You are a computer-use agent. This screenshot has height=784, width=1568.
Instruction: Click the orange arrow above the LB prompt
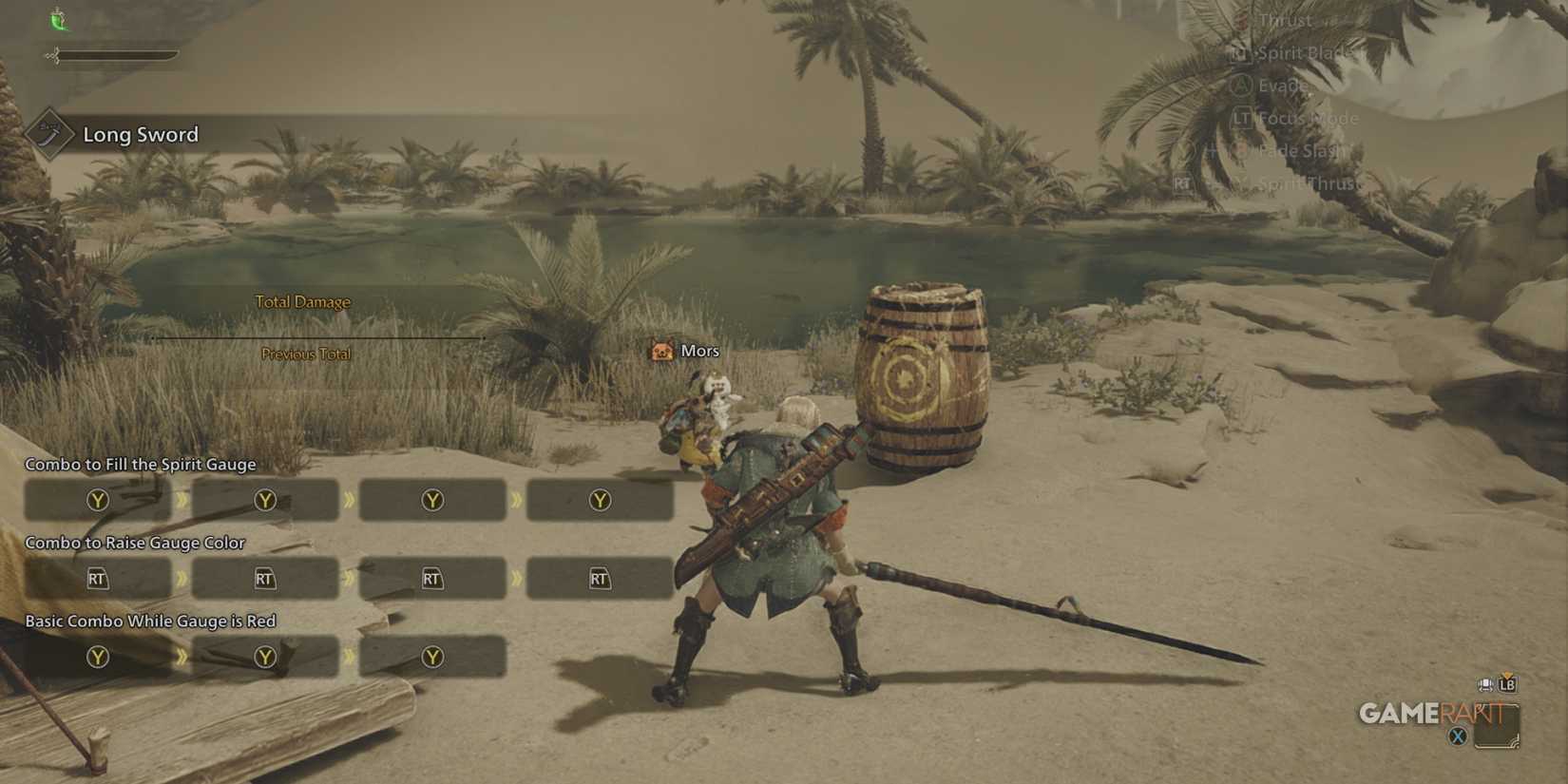point(1506,675)
